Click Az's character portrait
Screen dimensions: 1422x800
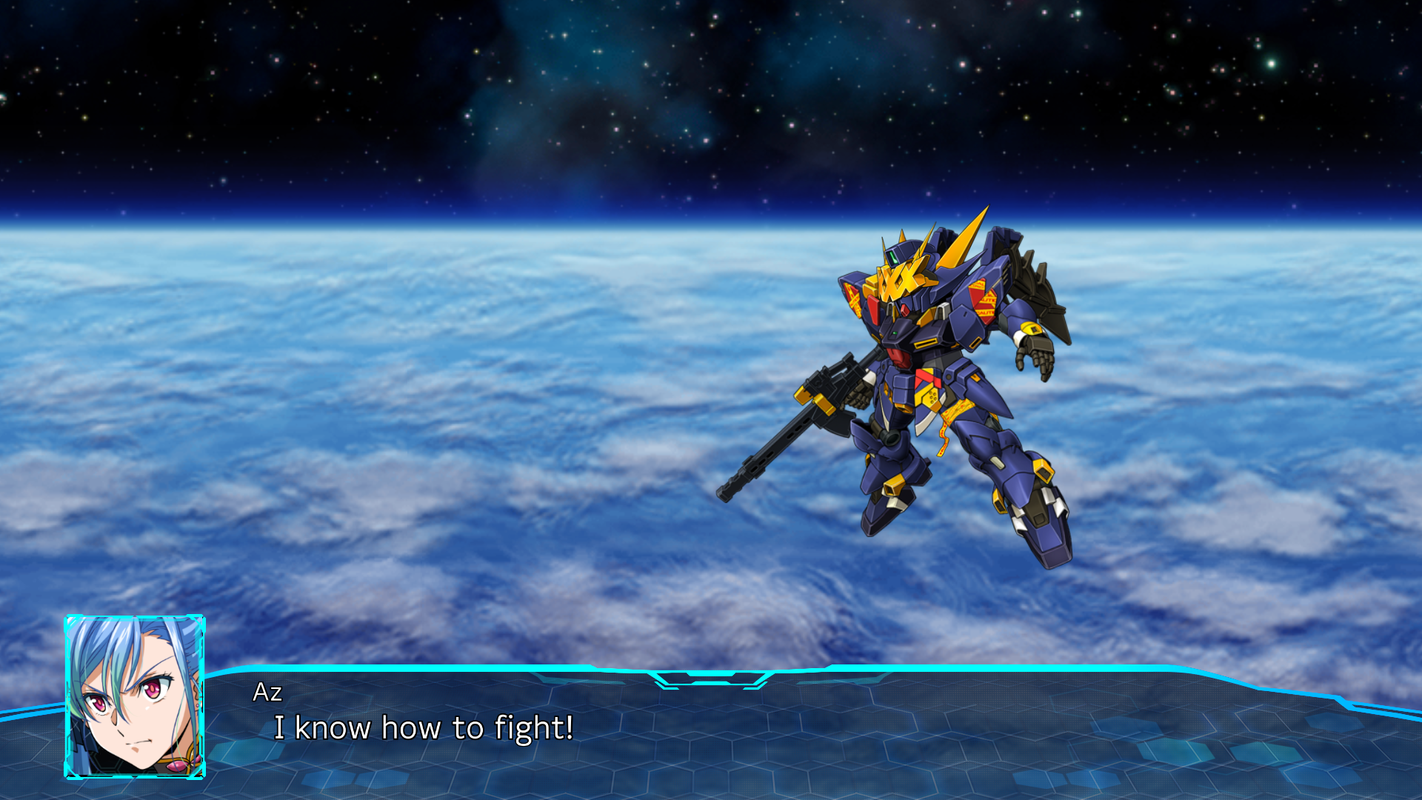(x=135, y=697)
